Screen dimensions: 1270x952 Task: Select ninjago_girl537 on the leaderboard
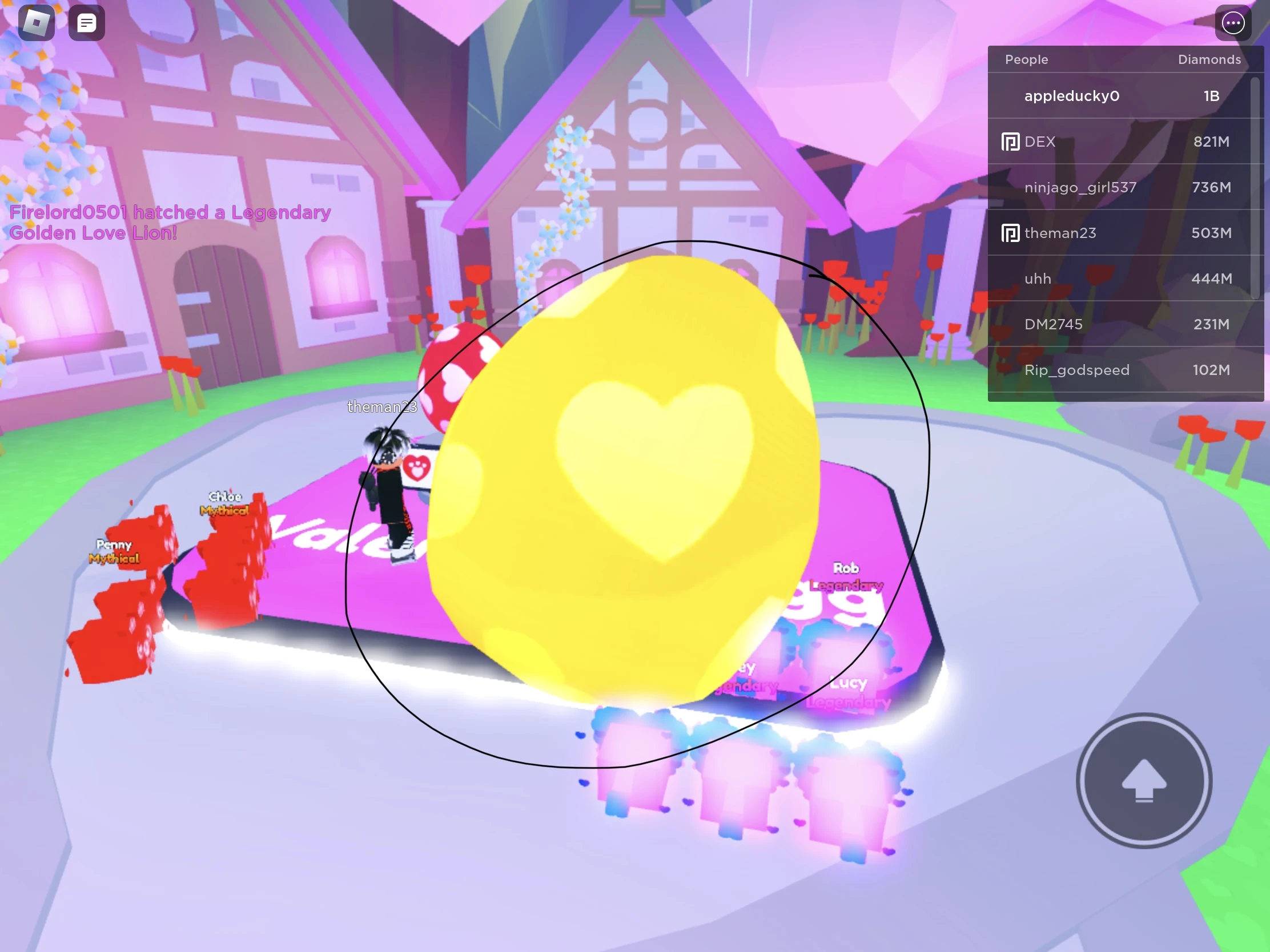(x=1079, y=187)
